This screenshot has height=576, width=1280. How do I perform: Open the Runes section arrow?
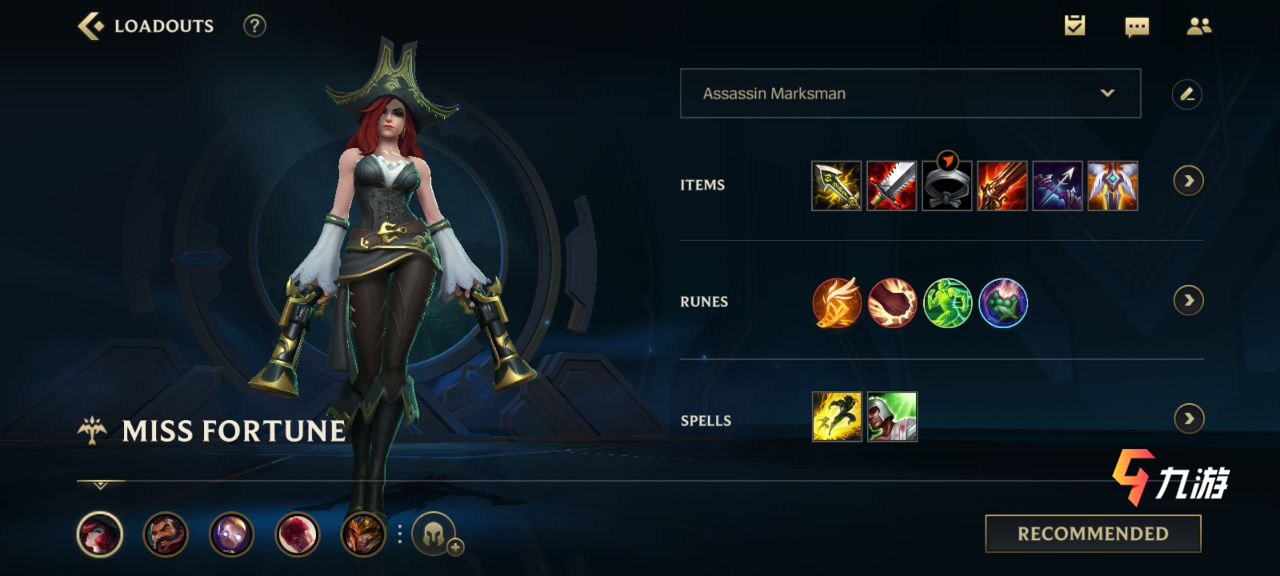pyautogui.click(x=1188, y=300)
